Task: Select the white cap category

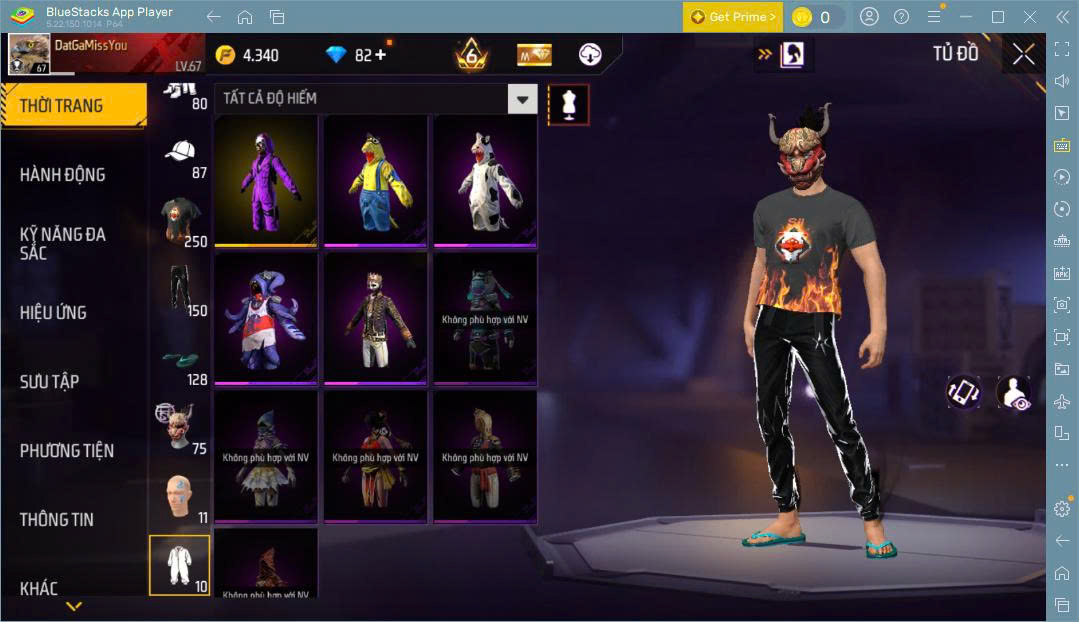Action: (180, 153)
